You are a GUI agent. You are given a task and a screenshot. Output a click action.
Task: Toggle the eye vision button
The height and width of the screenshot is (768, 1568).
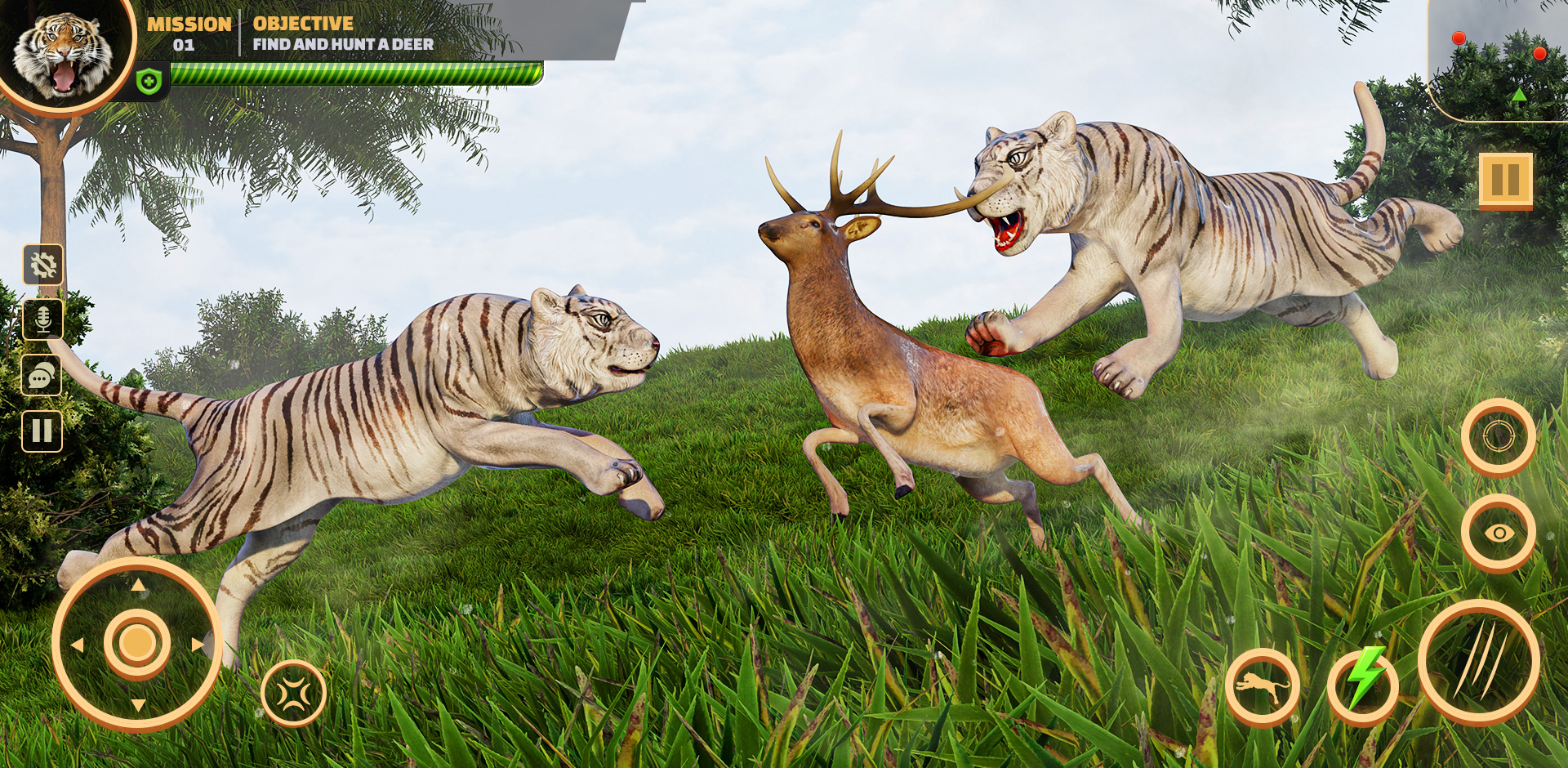click(x=1499, y=534)
